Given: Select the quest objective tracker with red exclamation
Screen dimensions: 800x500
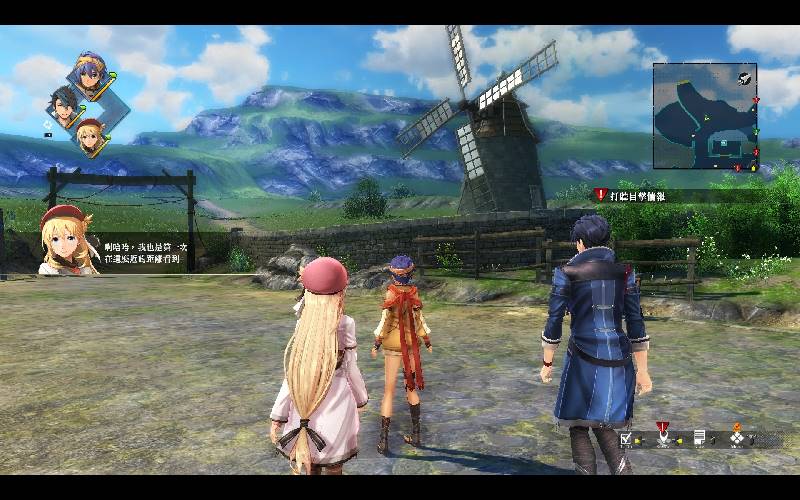Looking at the screenshot, I should pyautogui.click(x=630, y=196).
